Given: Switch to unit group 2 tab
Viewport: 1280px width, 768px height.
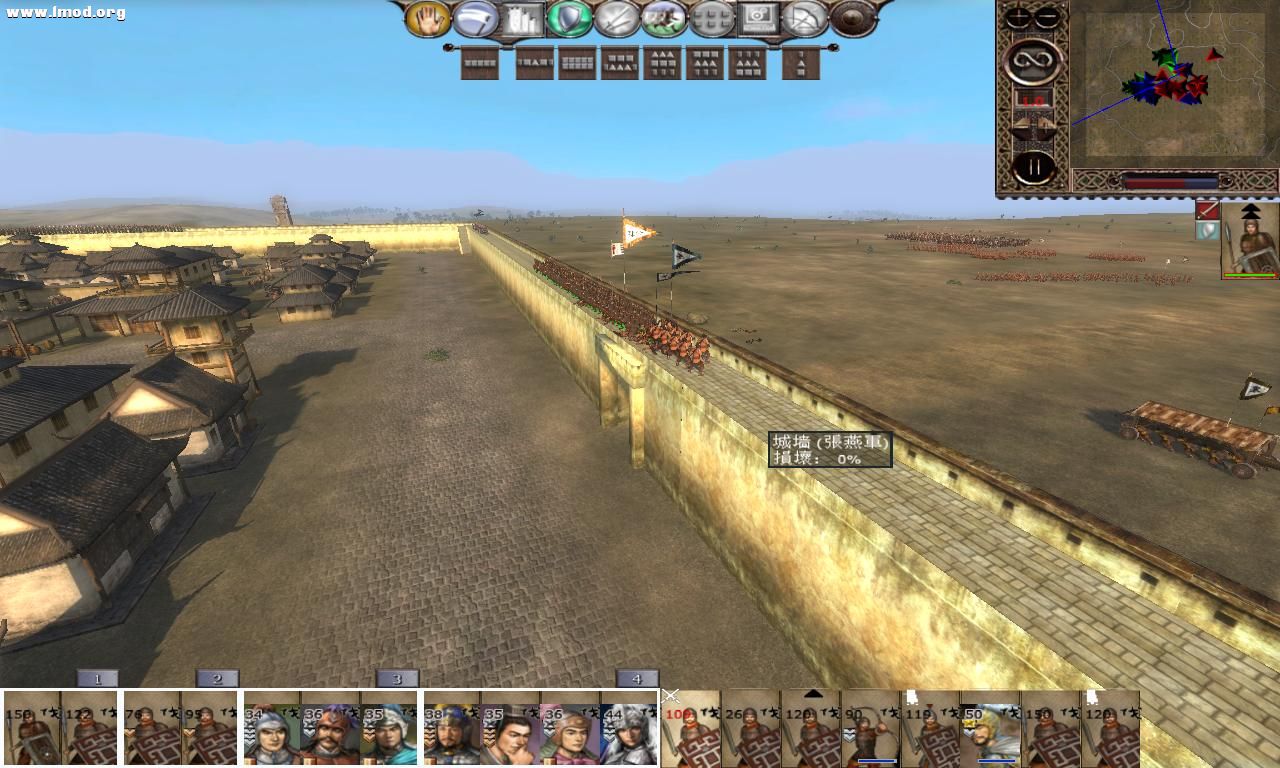Looking at the screenshot, I should pos(216,678).
